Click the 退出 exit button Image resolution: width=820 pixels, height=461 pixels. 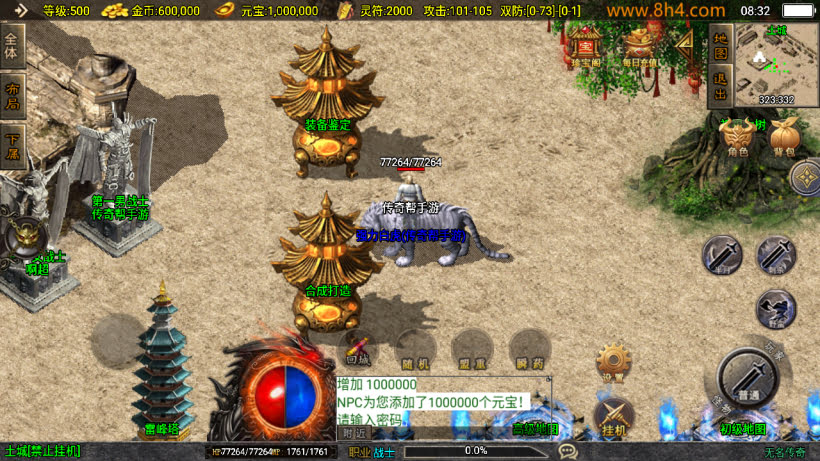(x=719, y=87)
